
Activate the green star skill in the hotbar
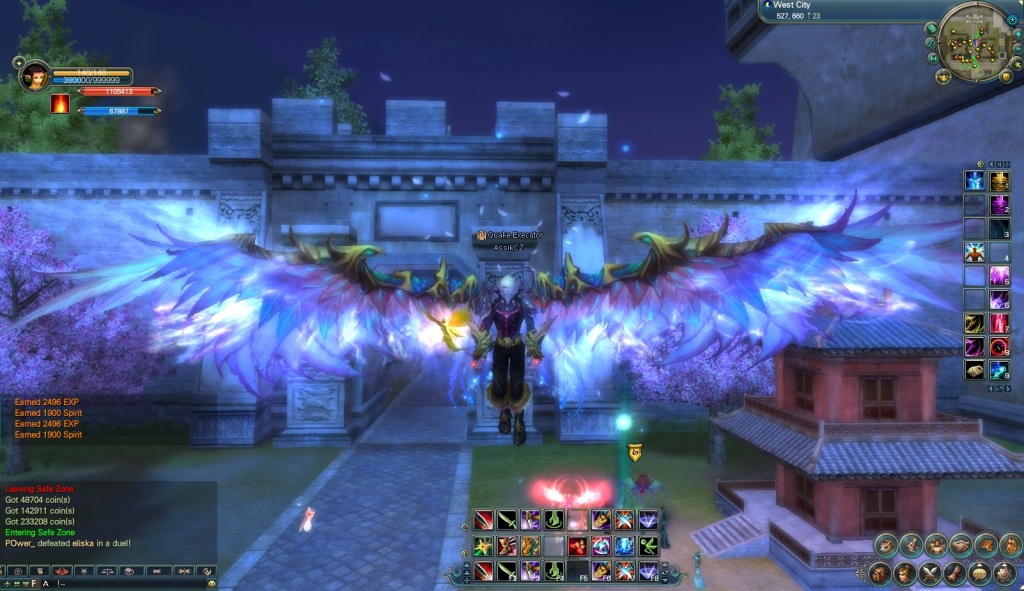pyautogui.click(x=482, y=546)
